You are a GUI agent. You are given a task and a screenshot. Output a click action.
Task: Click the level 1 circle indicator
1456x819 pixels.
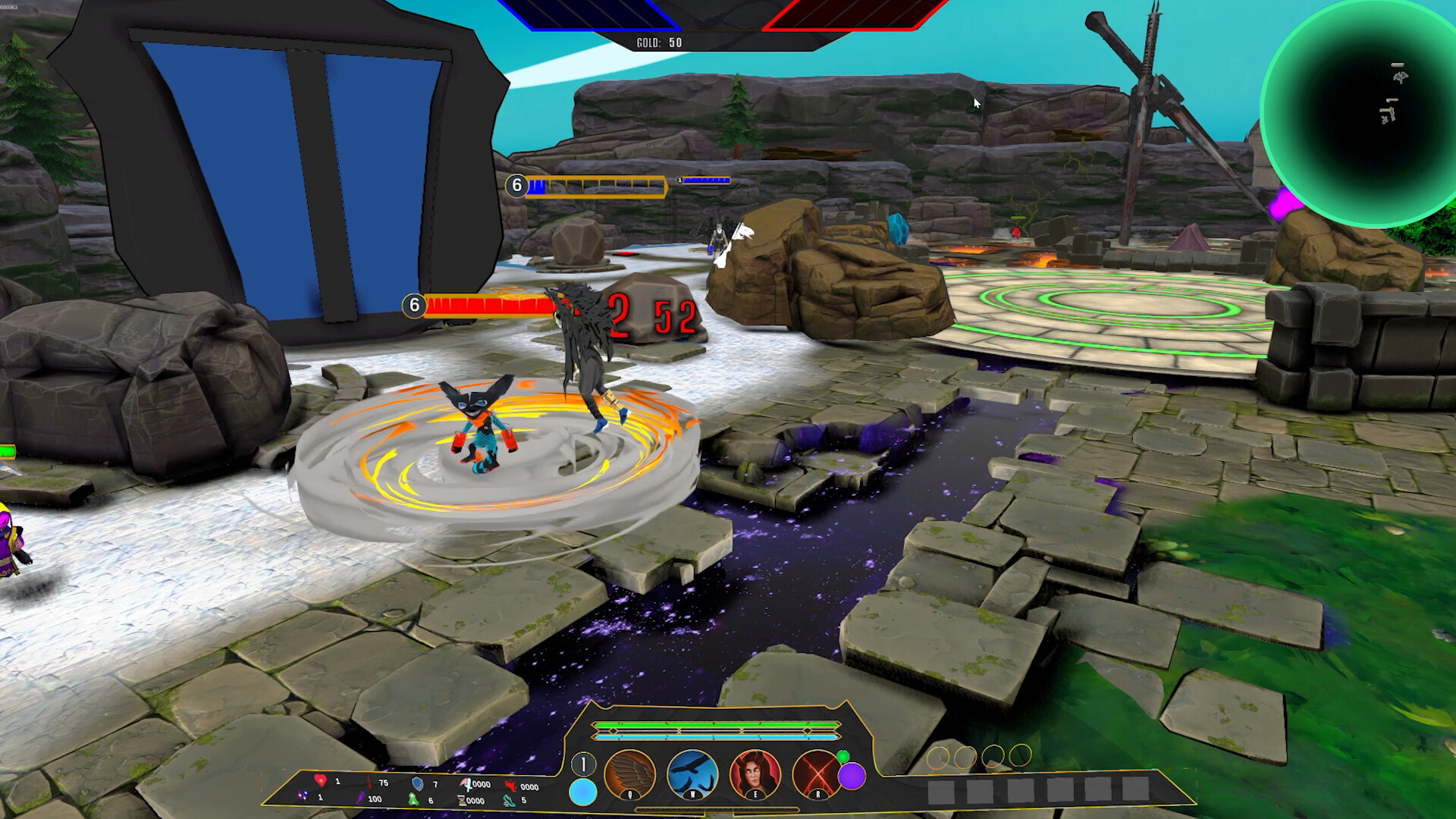583,764
